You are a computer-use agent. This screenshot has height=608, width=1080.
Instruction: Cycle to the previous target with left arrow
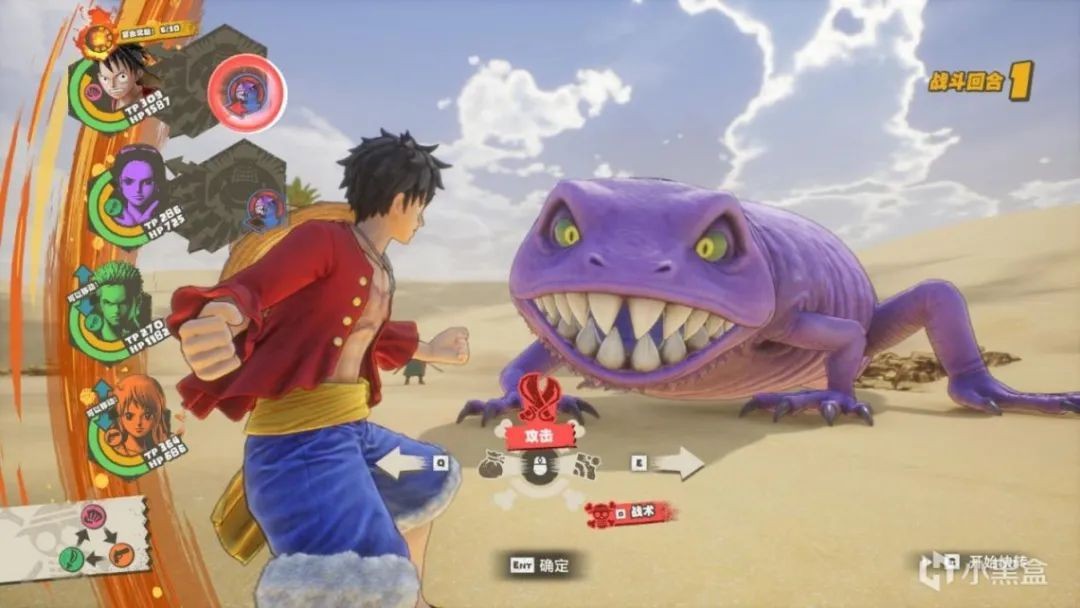pos(400,463)
